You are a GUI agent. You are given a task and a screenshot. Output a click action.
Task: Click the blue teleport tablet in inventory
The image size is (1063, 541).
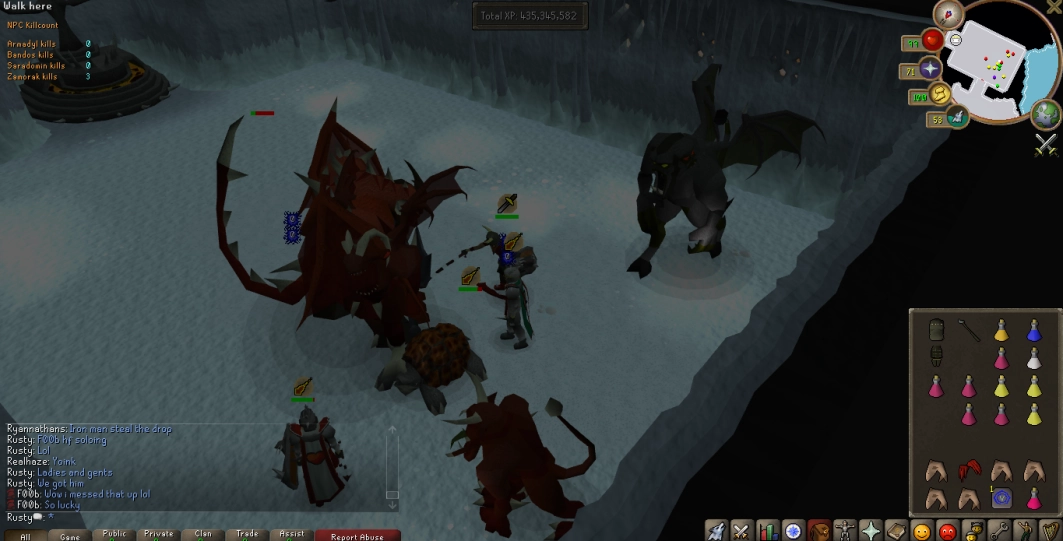[1000, 497]
